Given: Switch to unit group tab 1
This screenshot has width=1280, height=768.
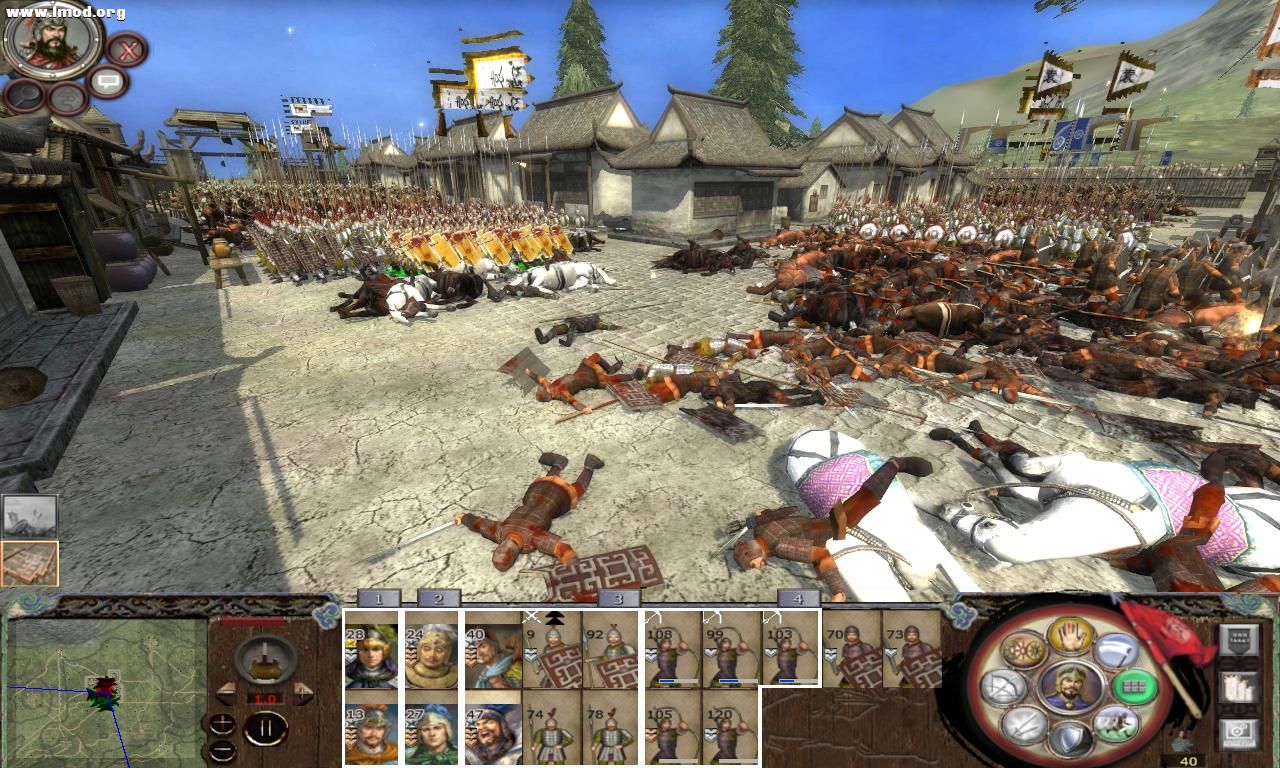Looking at the screenshot, I should click(x=378, y=601).
